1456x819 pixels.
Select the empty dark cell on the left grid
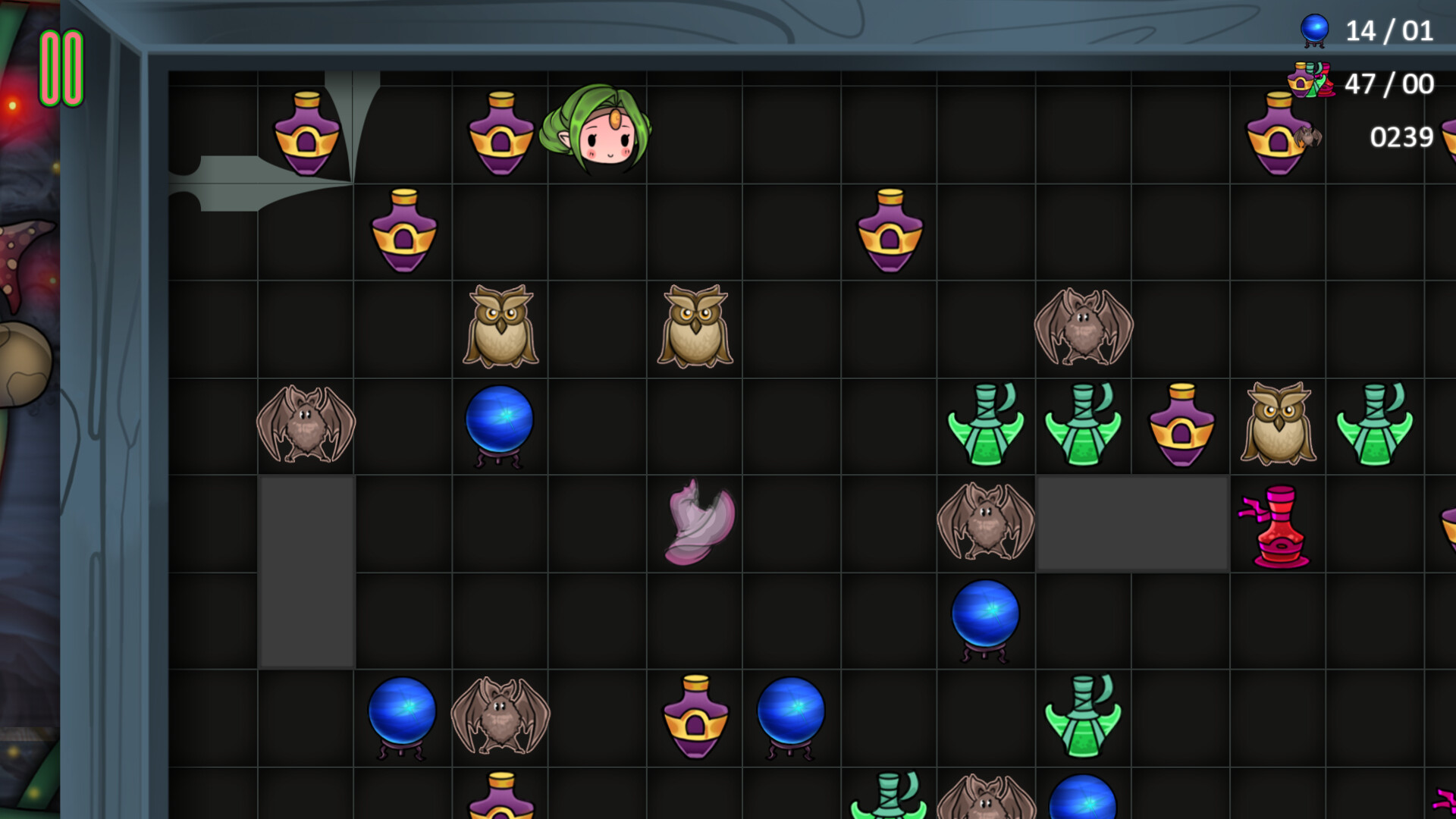[x=307, y=569]
